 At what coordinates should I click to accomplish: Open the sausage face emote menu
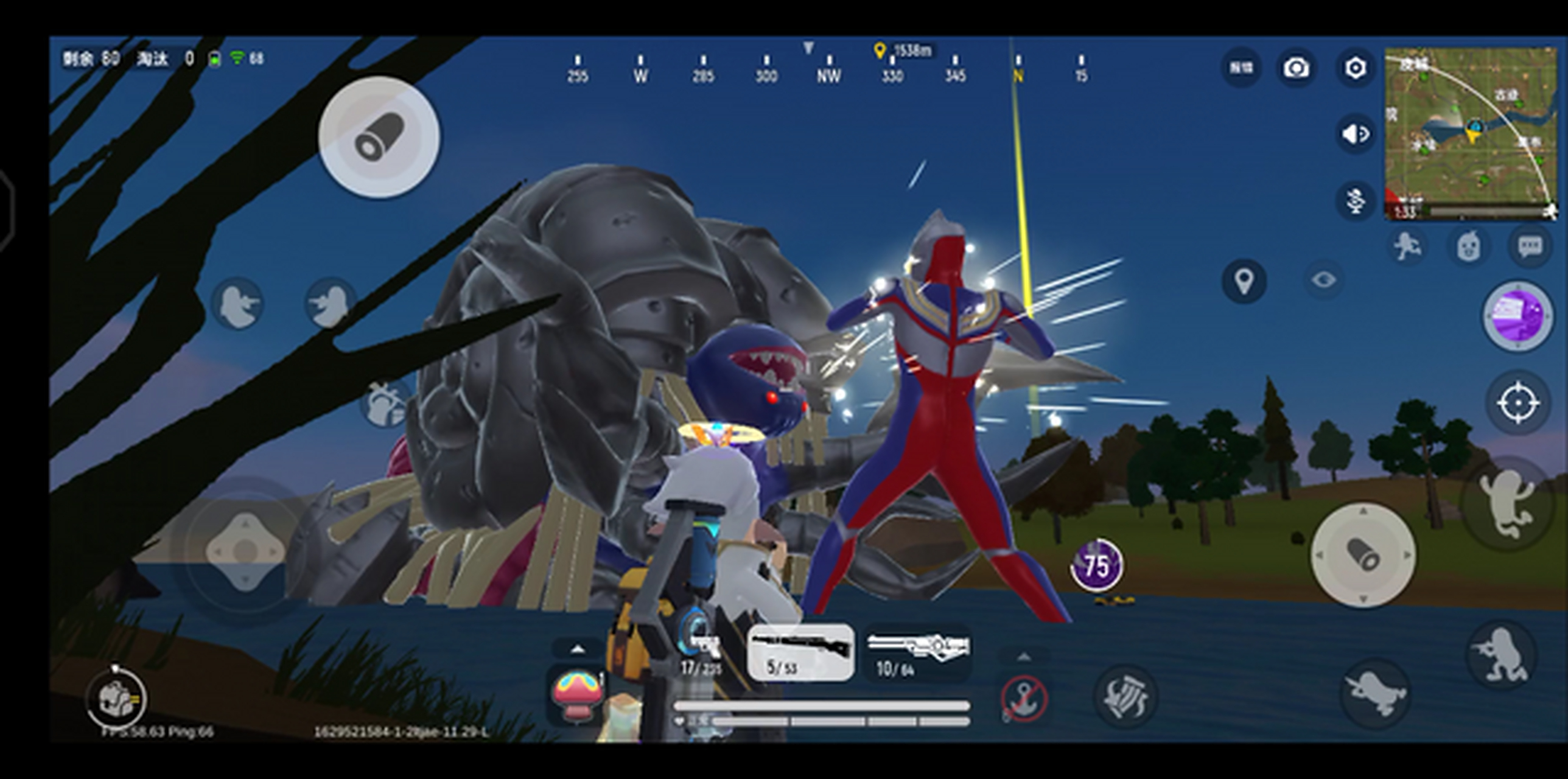coord(1469,246)
